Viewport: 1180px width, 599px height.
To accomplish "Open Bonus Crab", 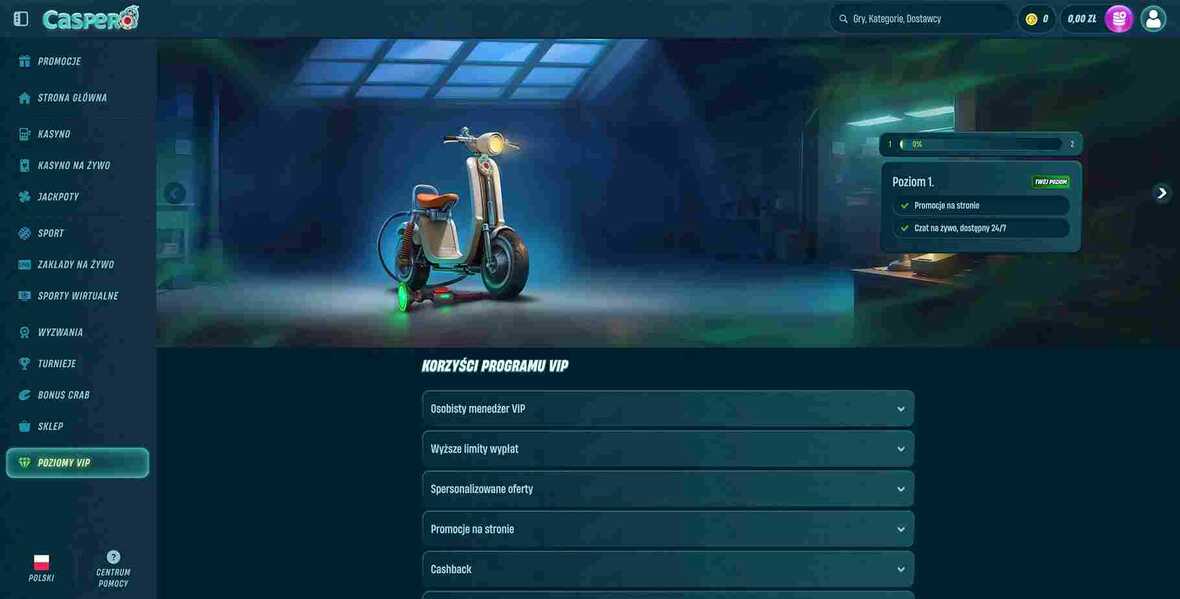I will point(63,395).
